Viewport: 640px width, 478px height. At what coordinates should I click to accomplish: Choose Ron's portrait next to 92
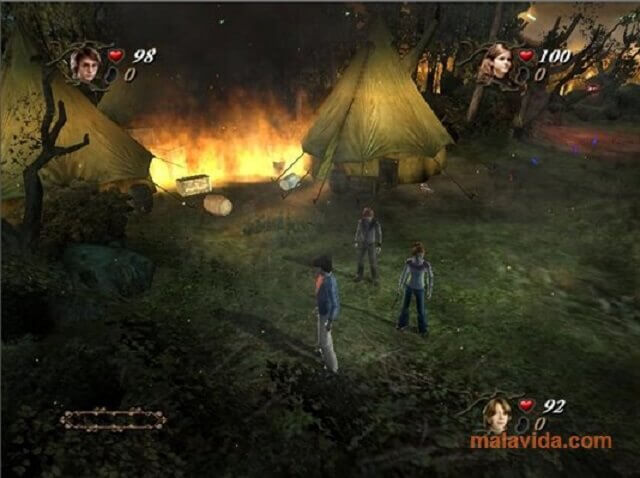tap(496, 413)
